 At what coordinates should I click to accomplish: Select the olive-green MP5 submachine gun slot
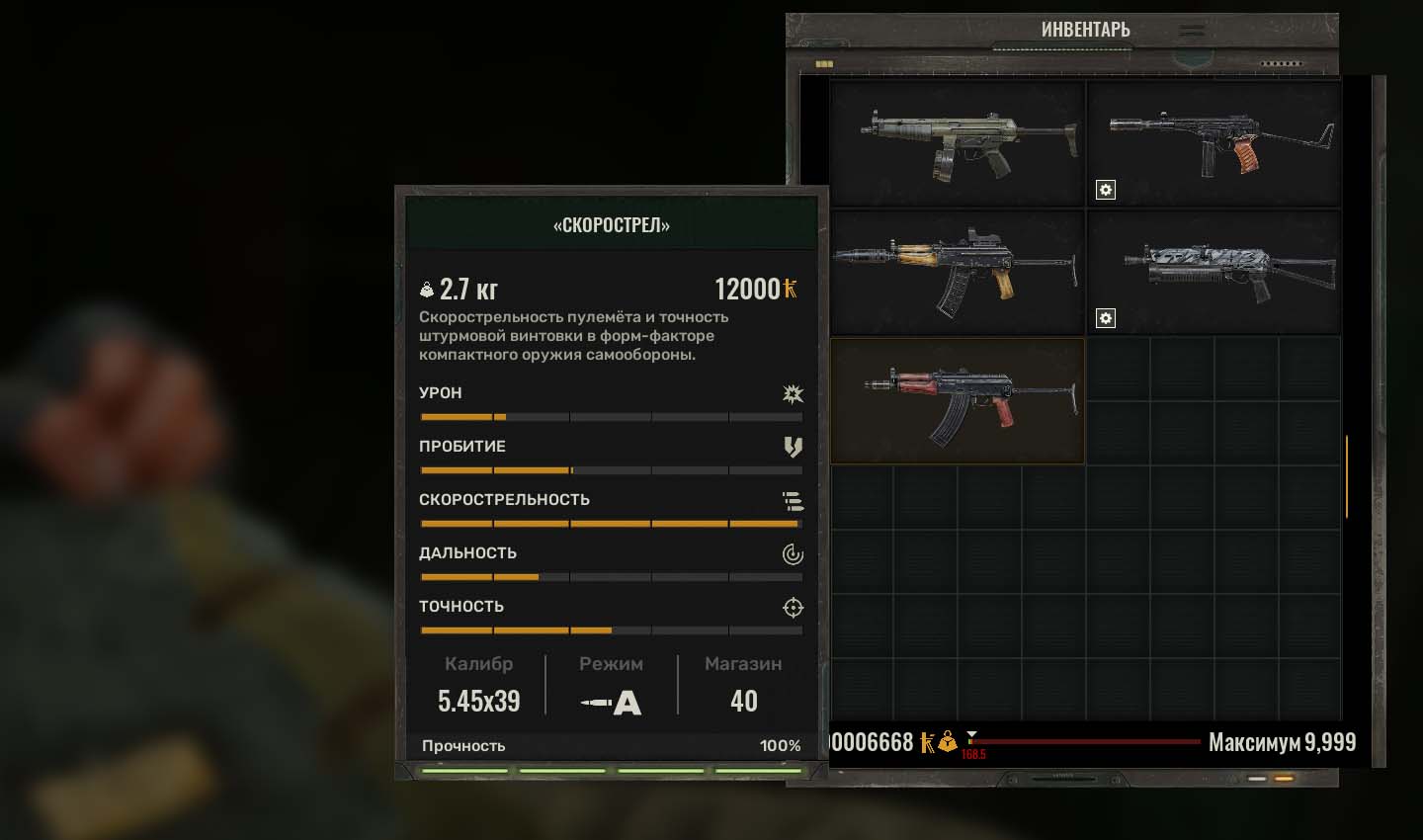957,143
